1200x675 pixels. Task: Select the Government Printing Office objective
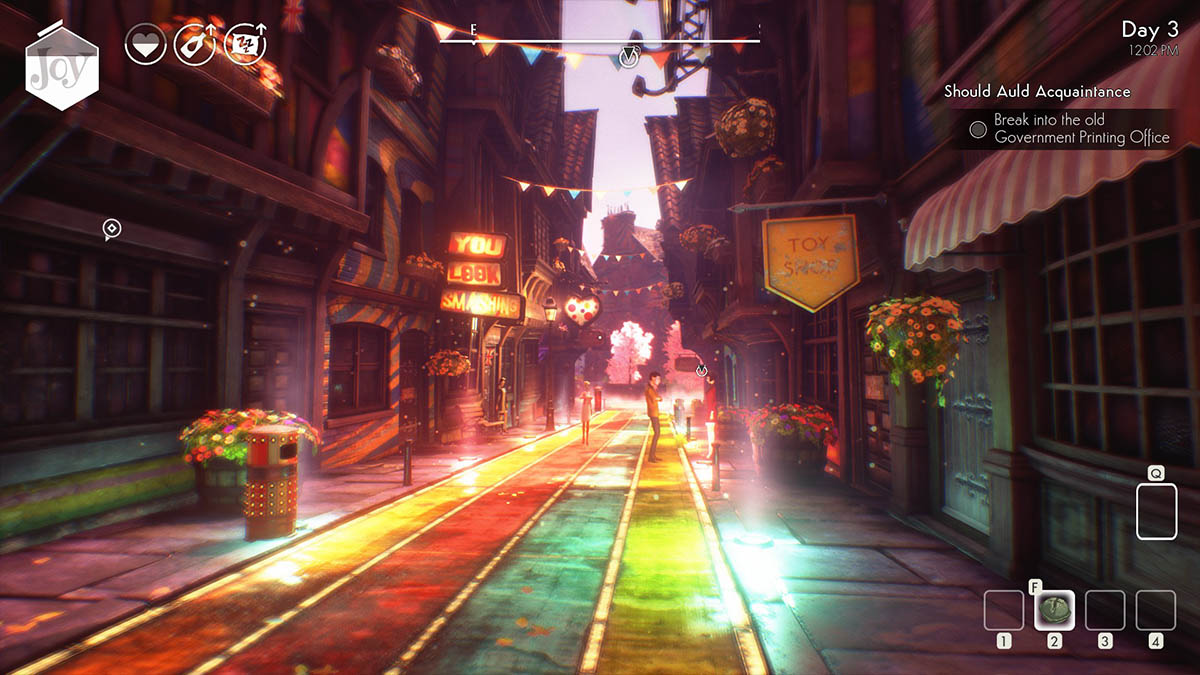point(1080,129)
